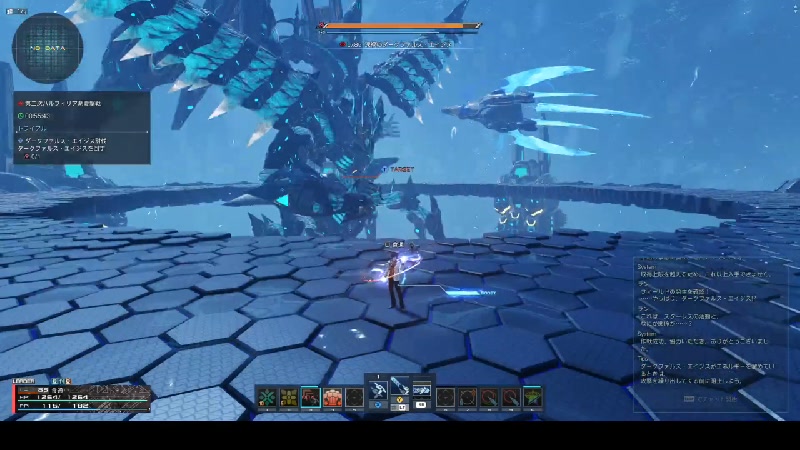Open the chat log window
This screenshot has height=450, width=800.
712,332
